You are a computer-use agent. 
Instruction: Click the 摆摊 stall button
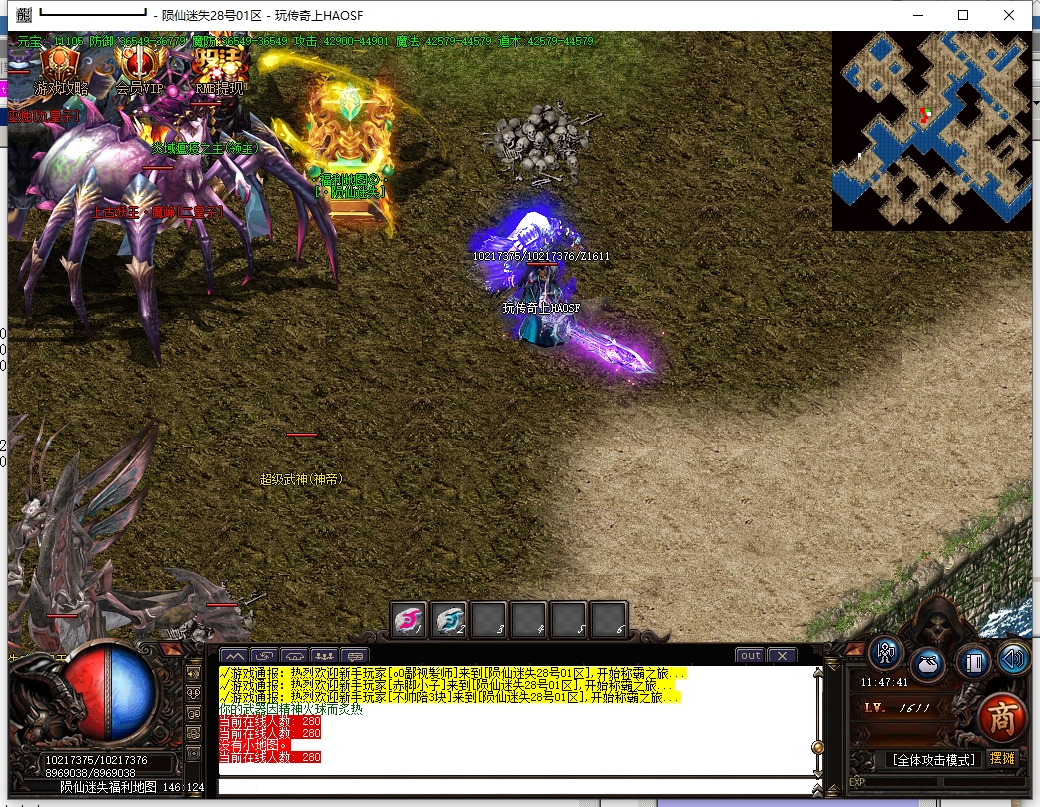1001,759
